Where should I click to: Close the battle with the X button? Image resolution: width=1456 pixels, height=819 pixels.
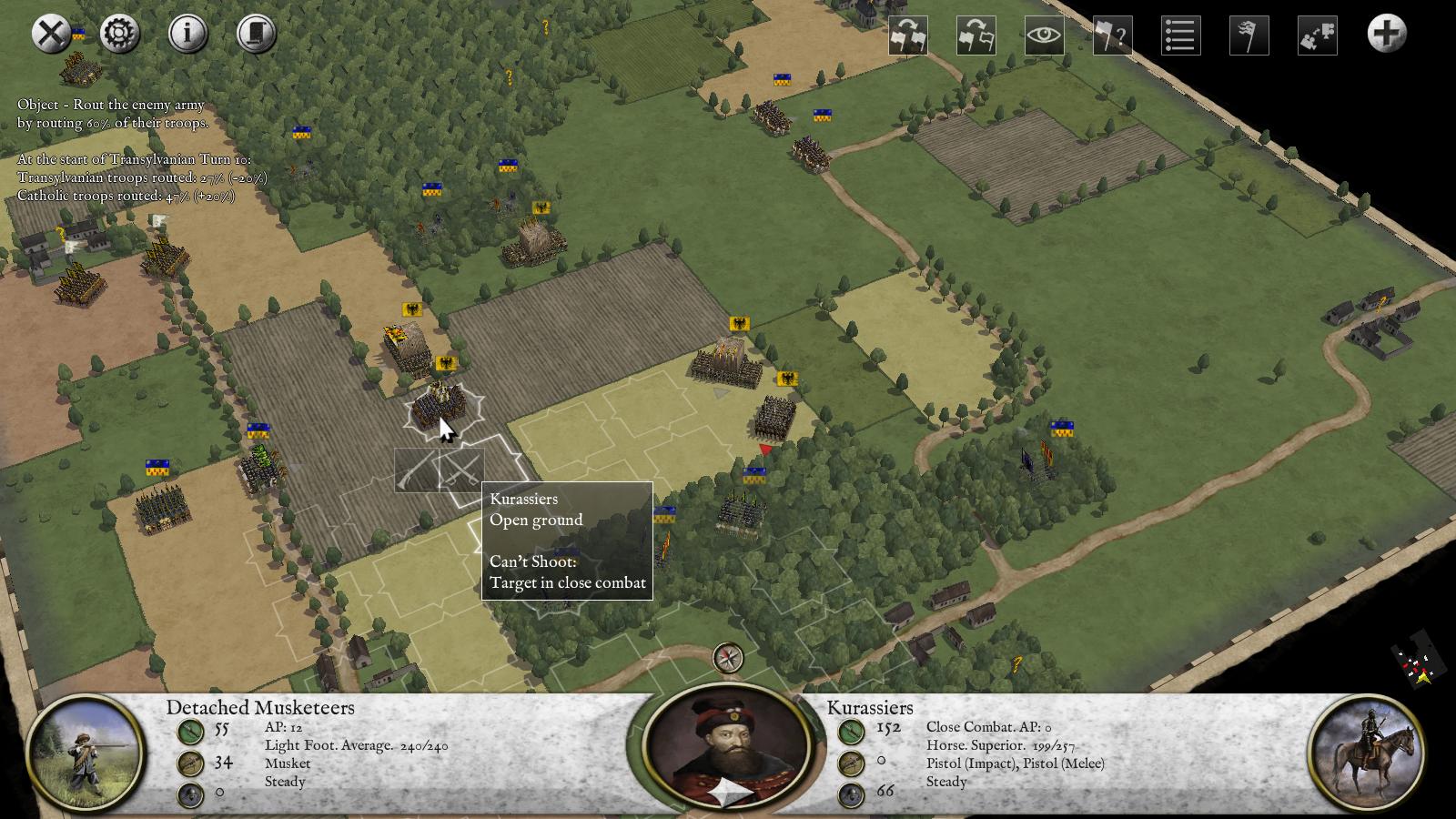pyautogui.click(x=52, y=35)
